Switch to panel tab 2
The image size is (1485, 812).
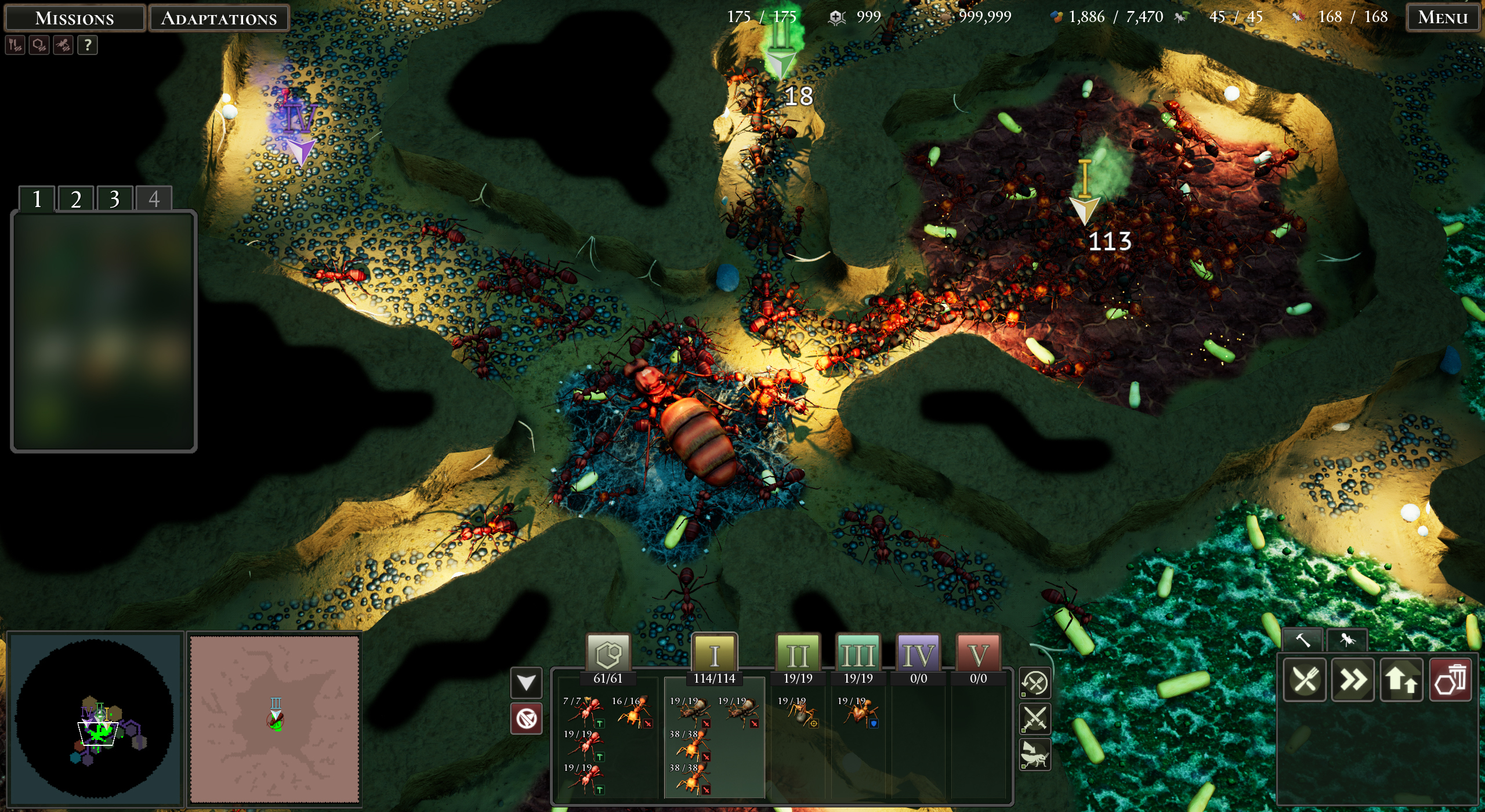tap(75, 199)
